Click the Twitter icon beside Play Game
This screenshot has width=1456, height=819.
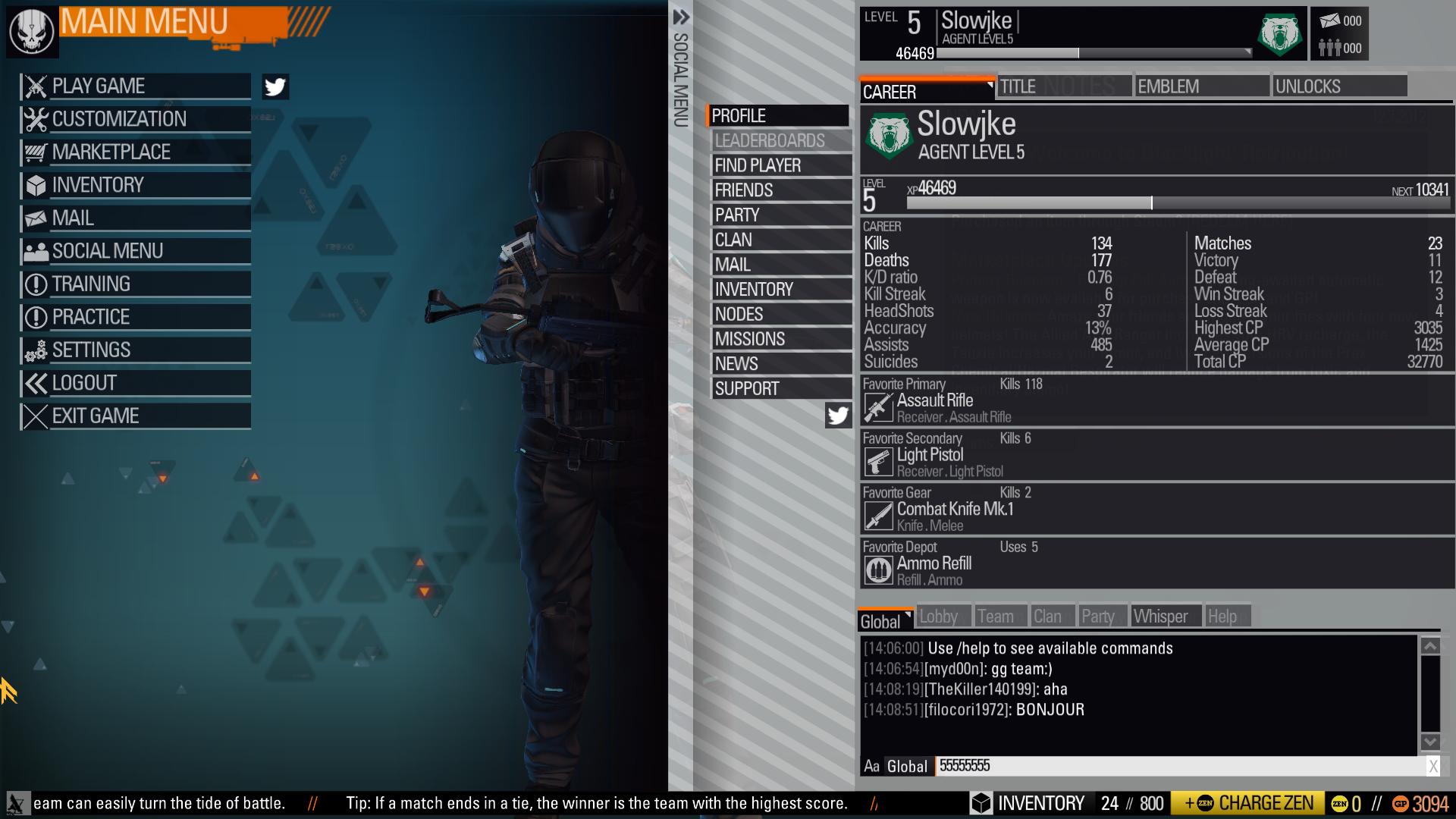point(275,87)
